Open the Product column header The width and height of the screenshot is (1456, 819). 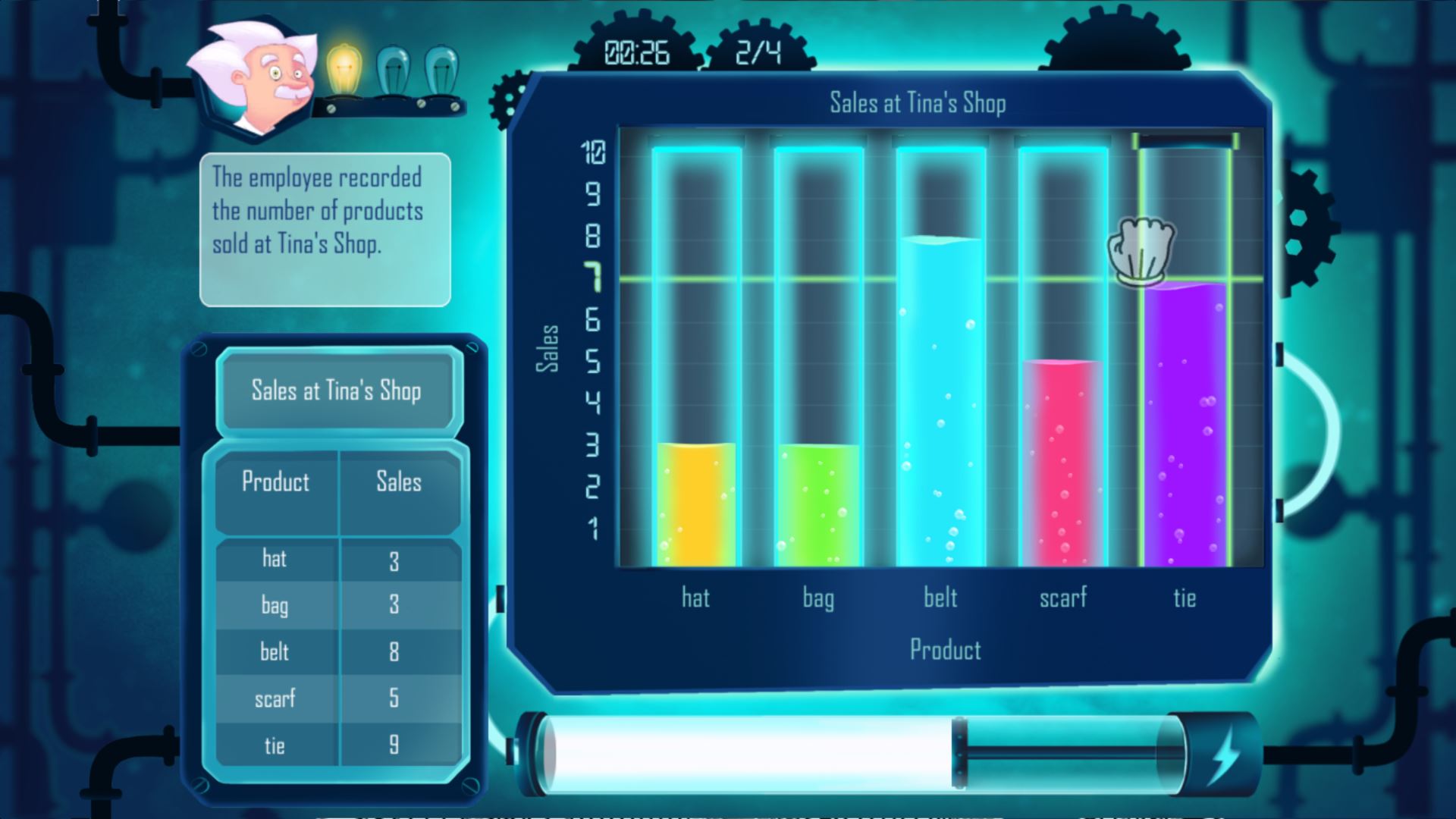coord(276,482)
